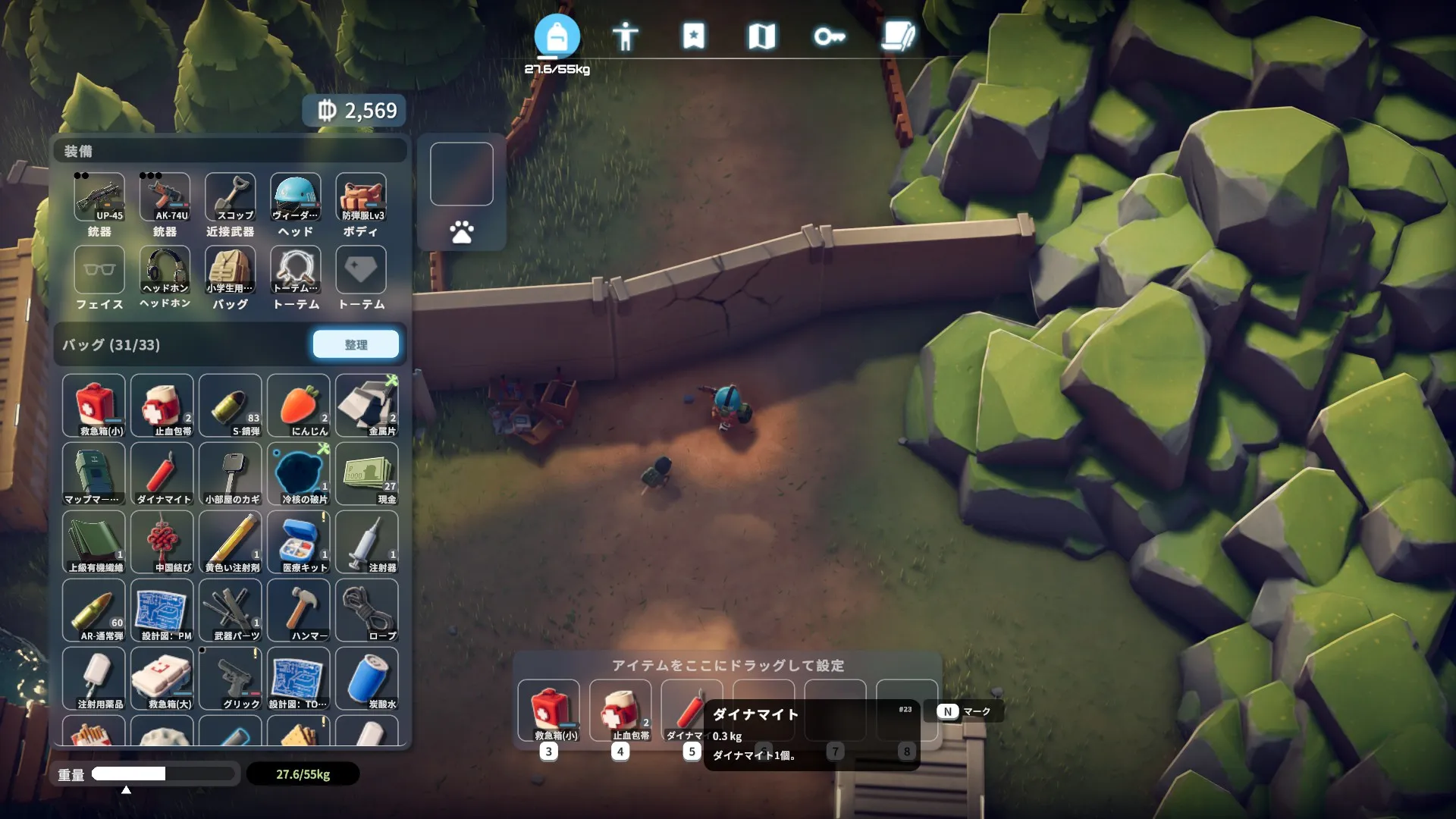Screen dimensions: 1456x819
Task: Open the notes journal tab
Action: point(898,36)
